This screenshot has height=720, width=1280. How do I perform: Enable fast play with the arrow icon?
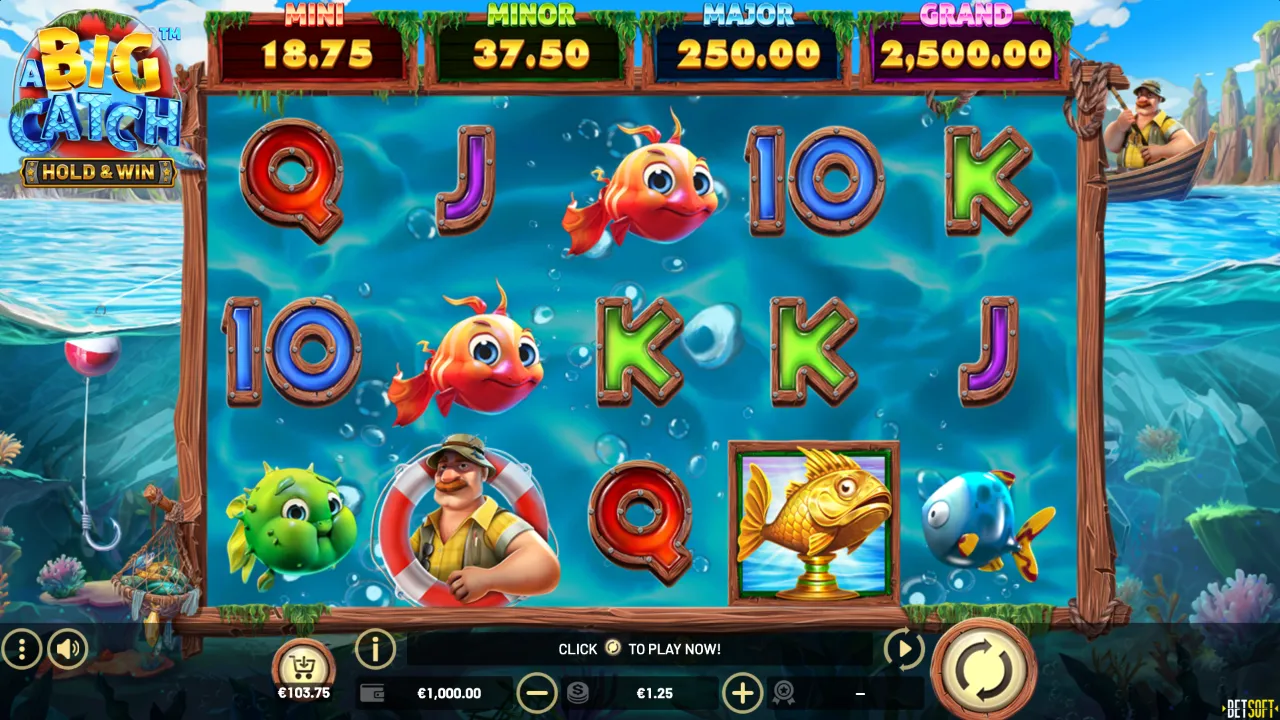[903, 649]
